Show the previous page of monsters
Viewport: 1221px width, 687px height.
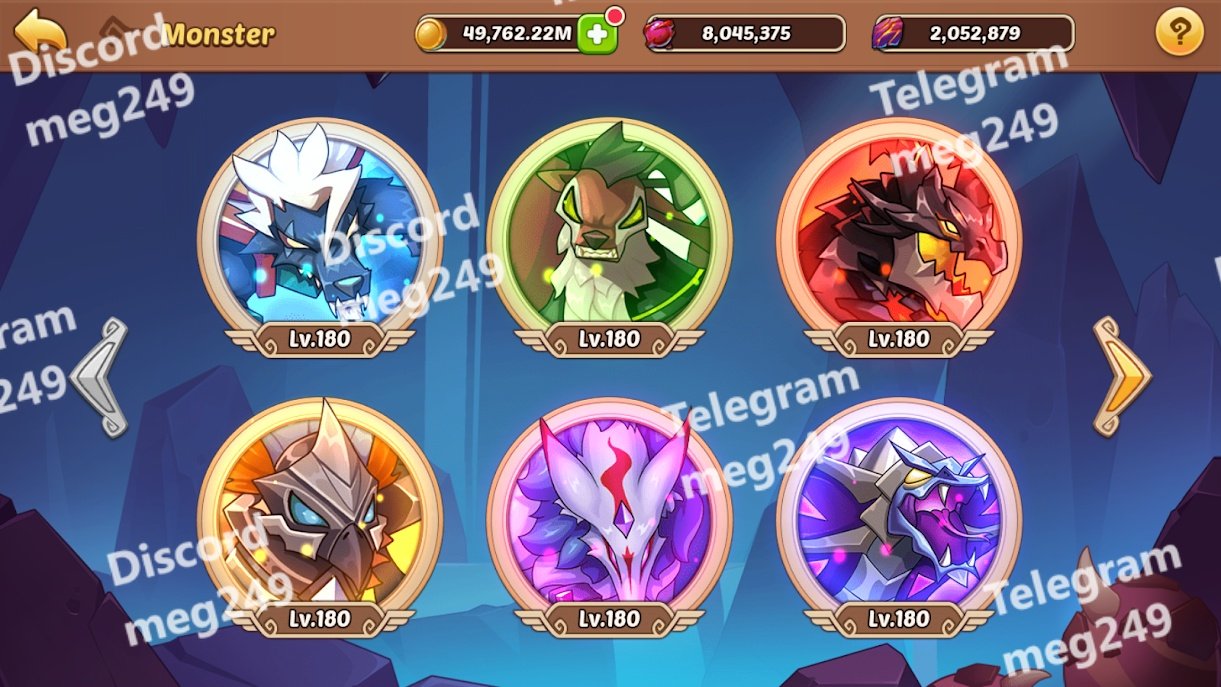click(x=102, y=376)
